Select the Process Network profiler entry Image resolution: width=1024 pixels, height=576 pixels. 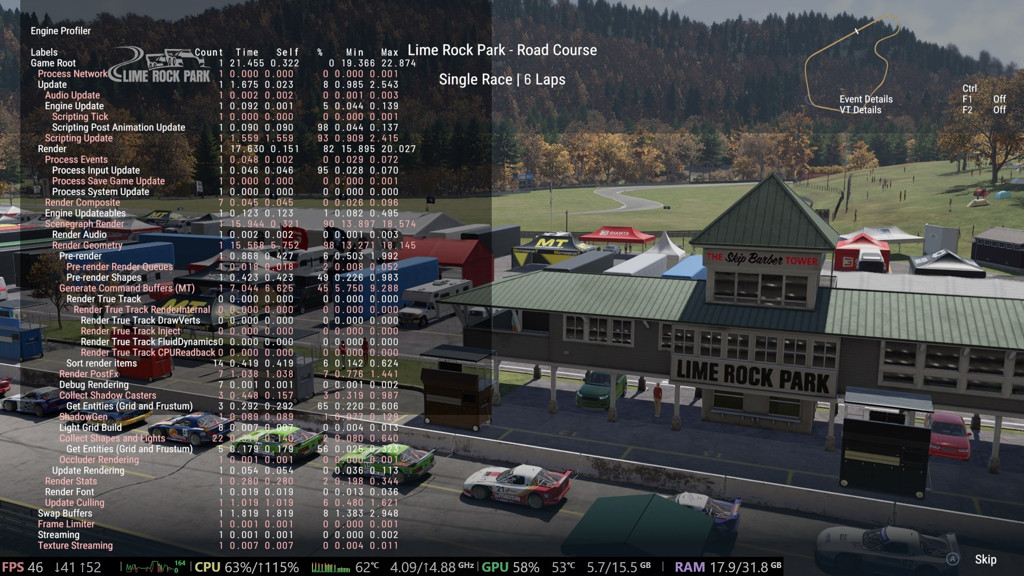pyautogui.click(x=73, y=74)
